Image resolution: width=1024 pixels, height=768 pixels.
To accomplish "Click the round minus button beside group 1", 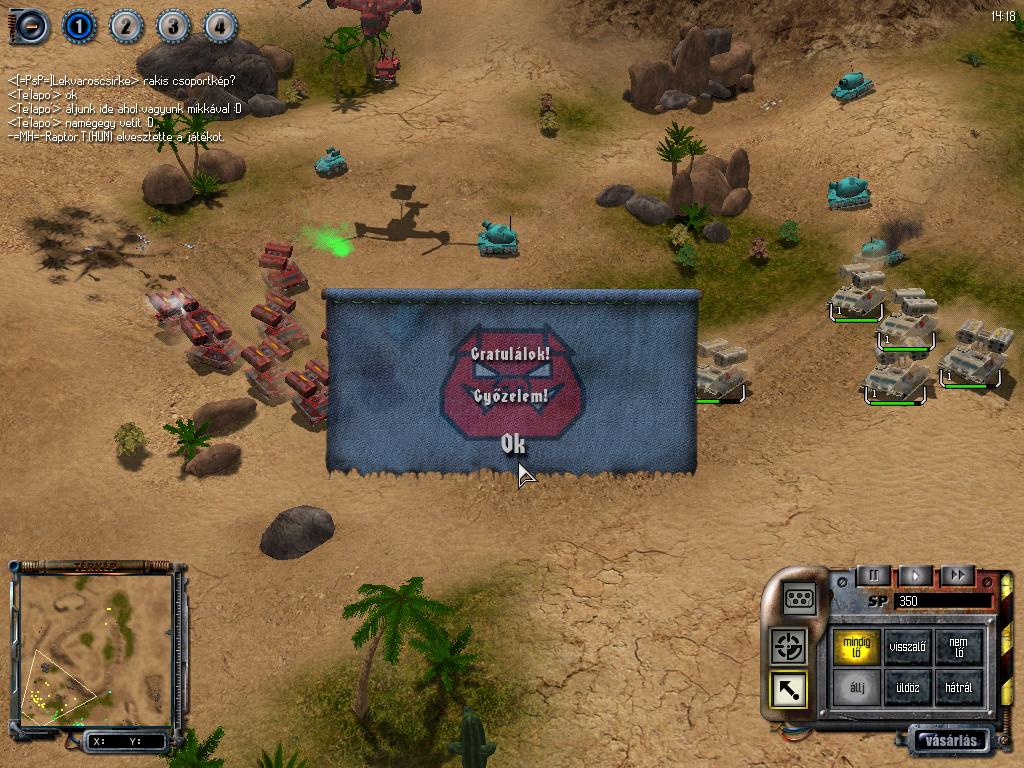I will point(31,26).
